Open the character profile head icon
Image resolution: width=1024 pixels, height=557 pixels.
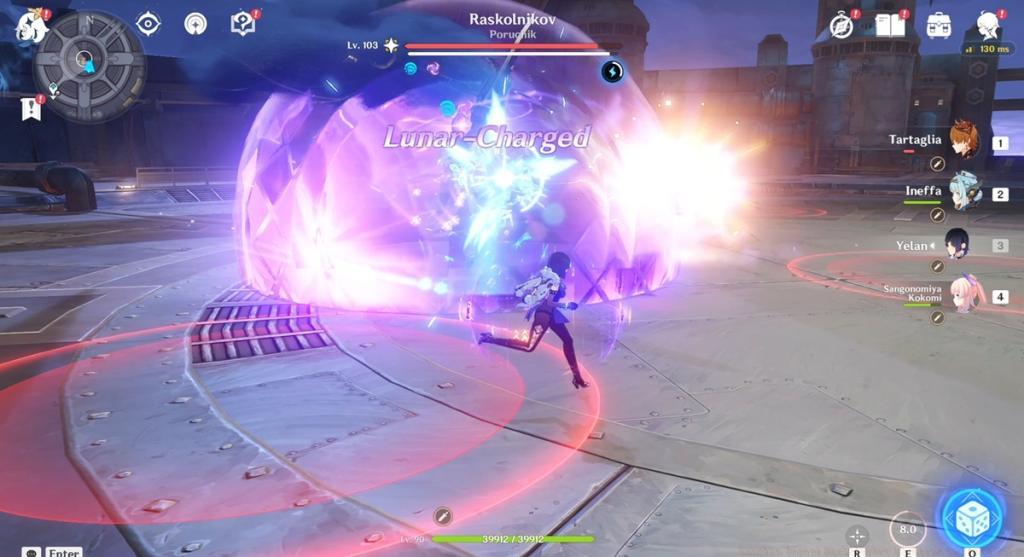[988, 25]
